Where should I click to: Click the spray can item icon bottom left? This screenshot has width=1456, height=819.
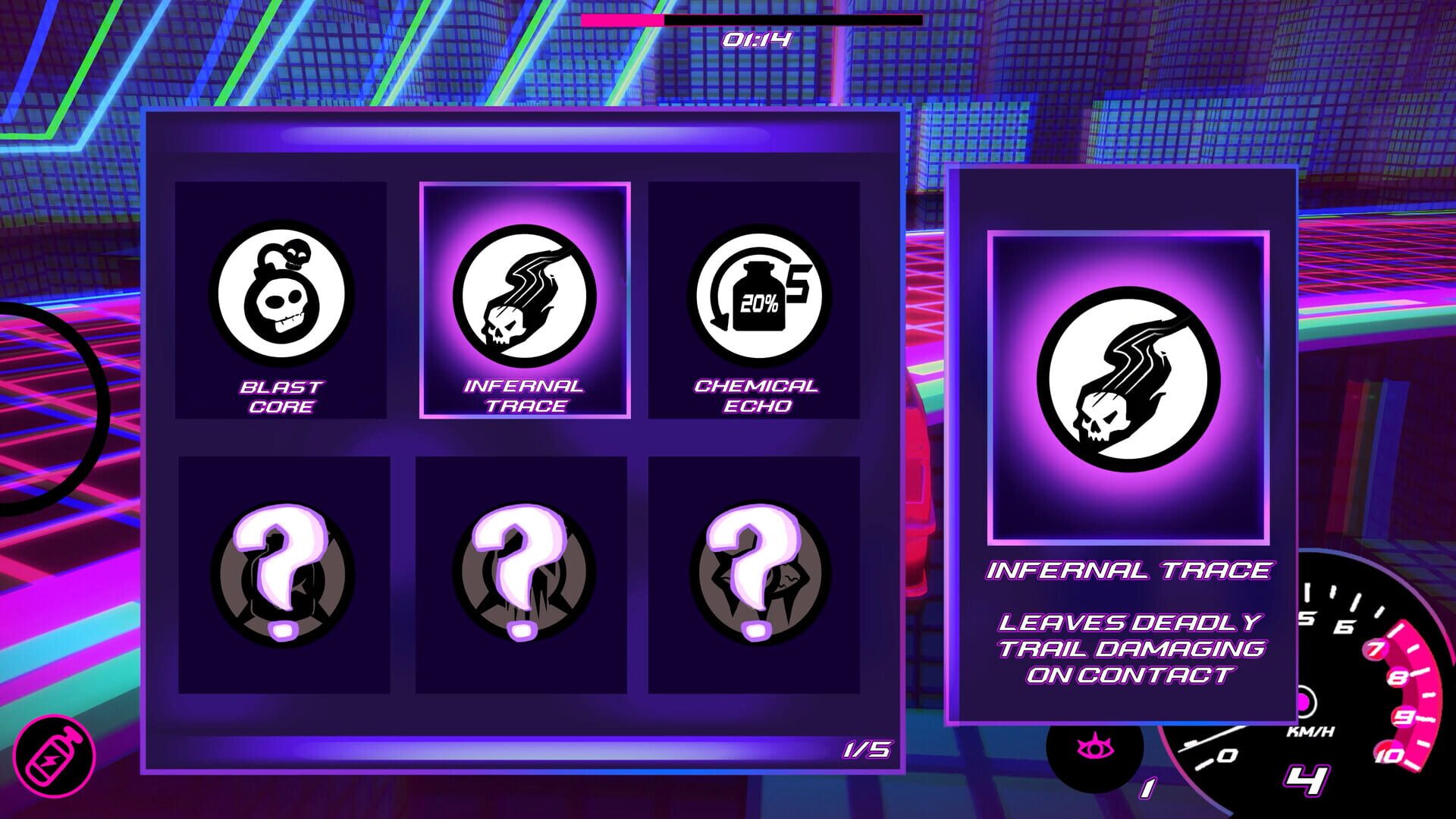tap(57, 758)
